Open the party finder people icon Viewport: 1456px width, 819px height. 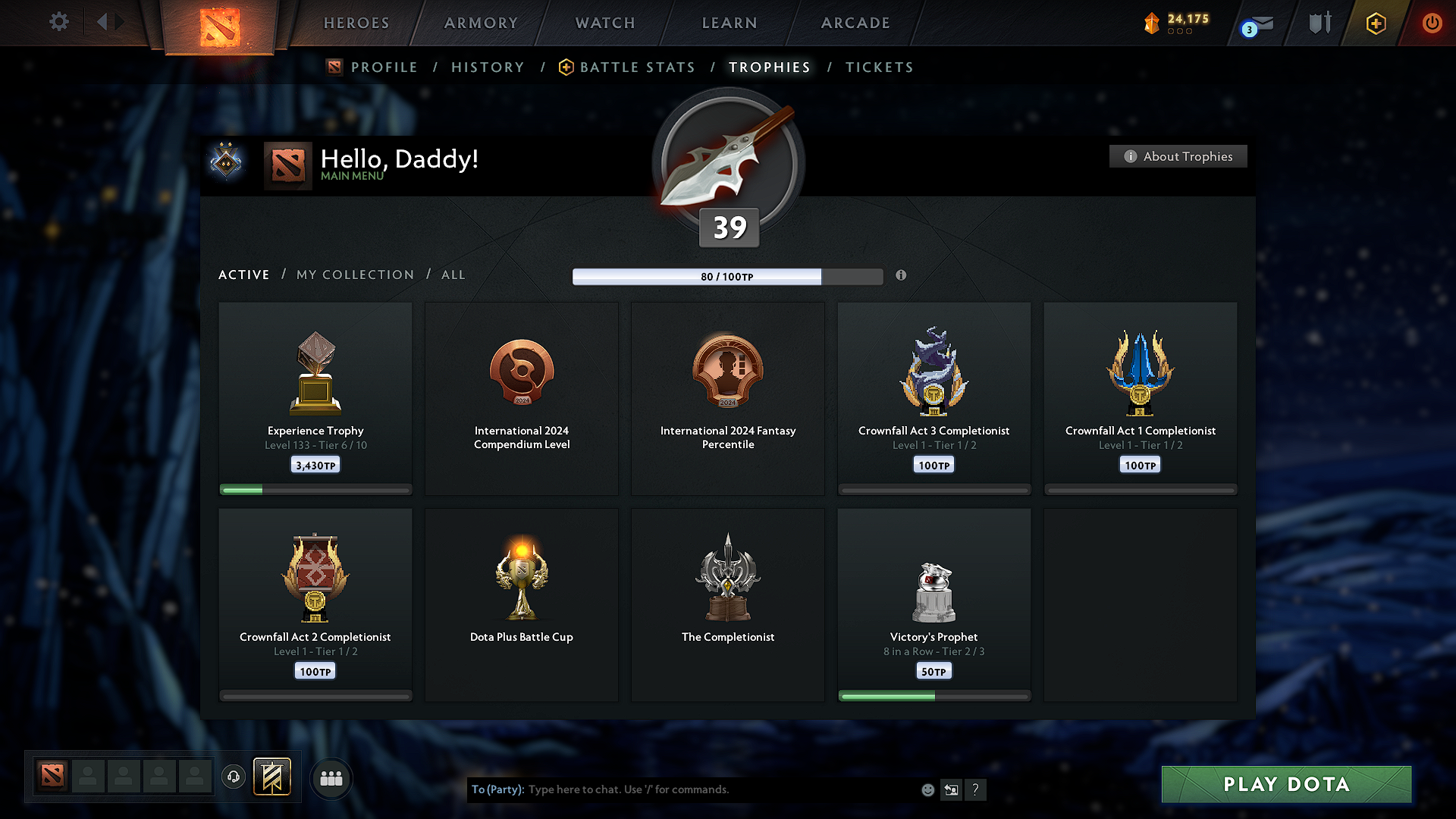[x=331, y=778]
